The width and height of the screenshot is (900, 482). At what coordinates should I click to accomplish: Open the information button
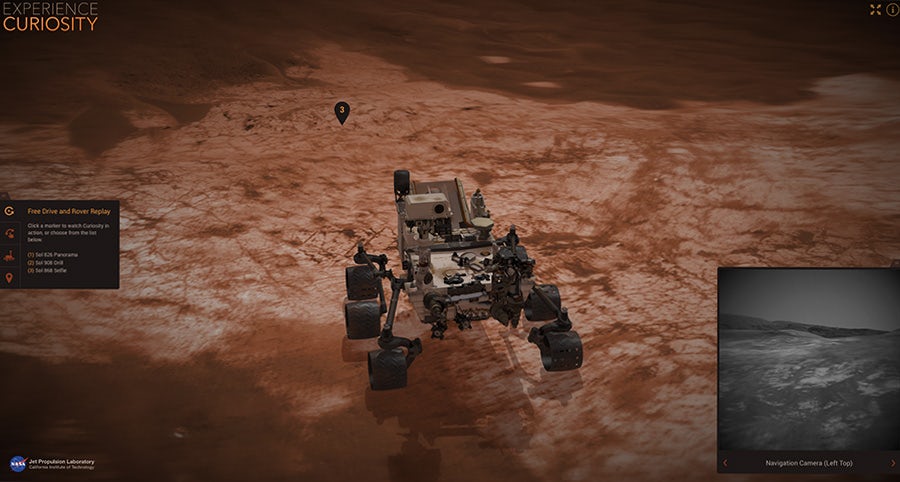click(x=892, y=9)
